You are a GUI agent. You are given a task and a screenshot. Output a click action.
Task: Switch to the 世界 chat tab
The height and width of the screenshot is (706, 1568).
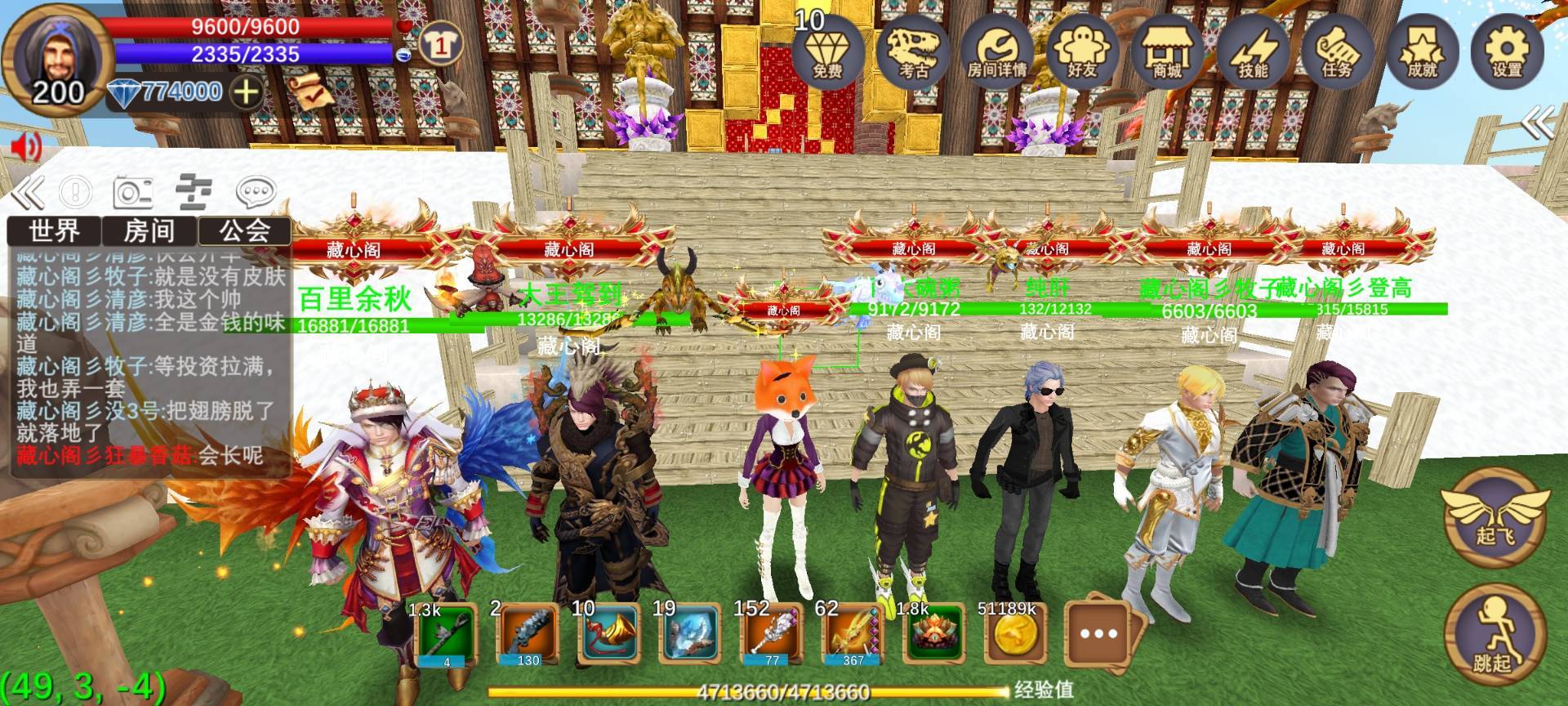(x=54, y=231)
